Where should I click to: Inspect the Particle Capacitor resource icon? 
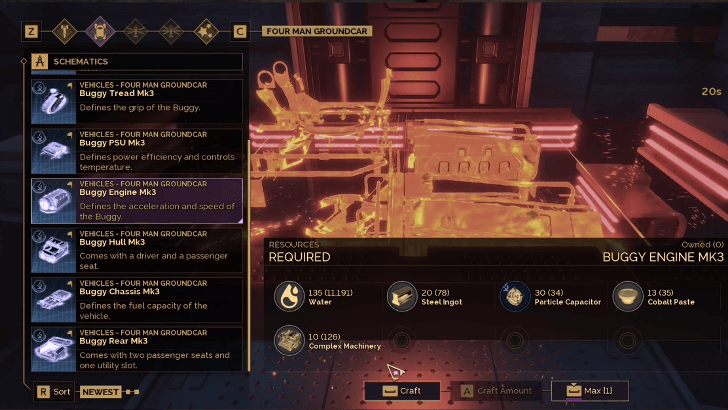coord(514,295)
